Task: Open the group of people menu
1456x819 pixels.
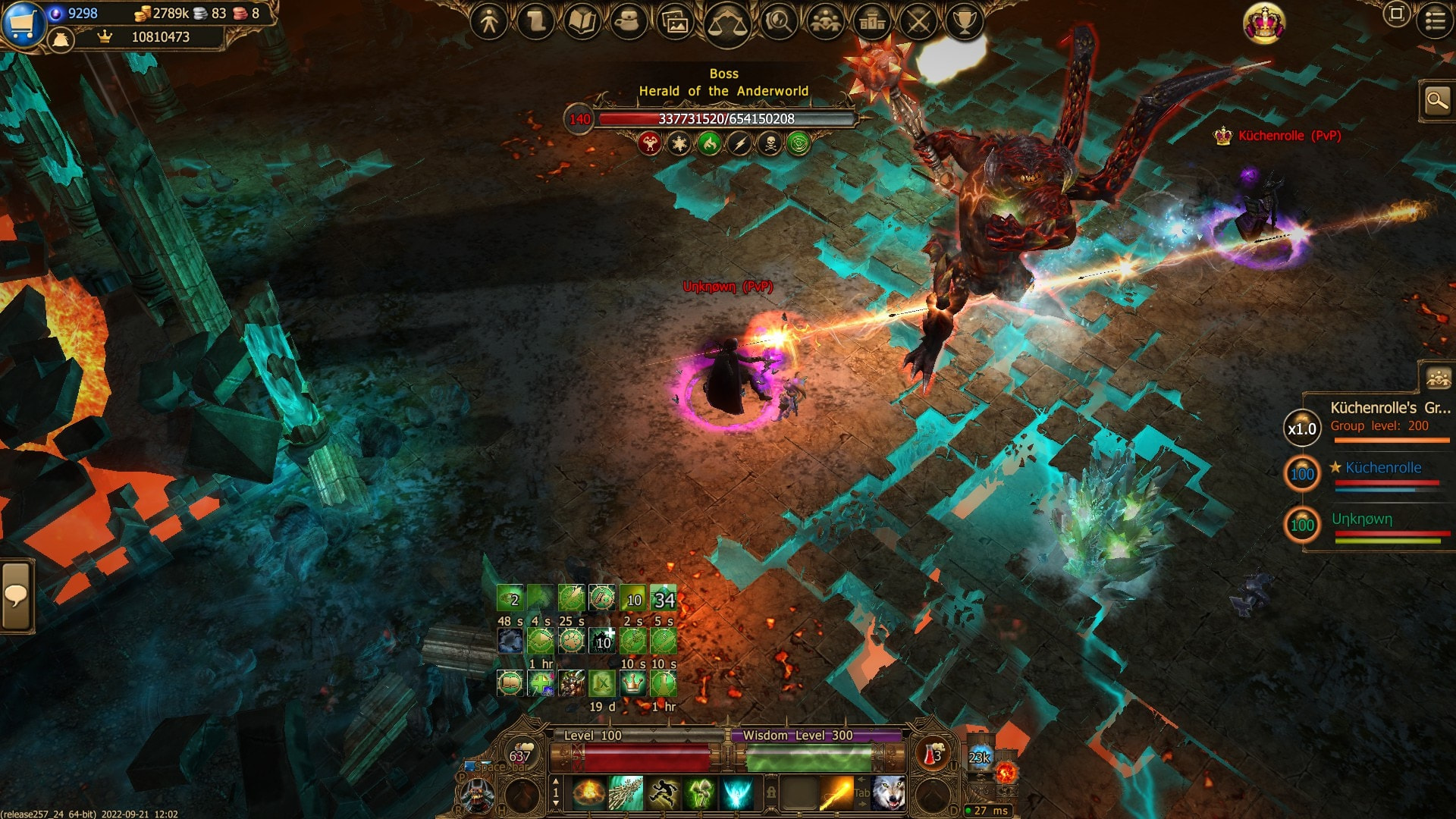Action: coord(825,23)
